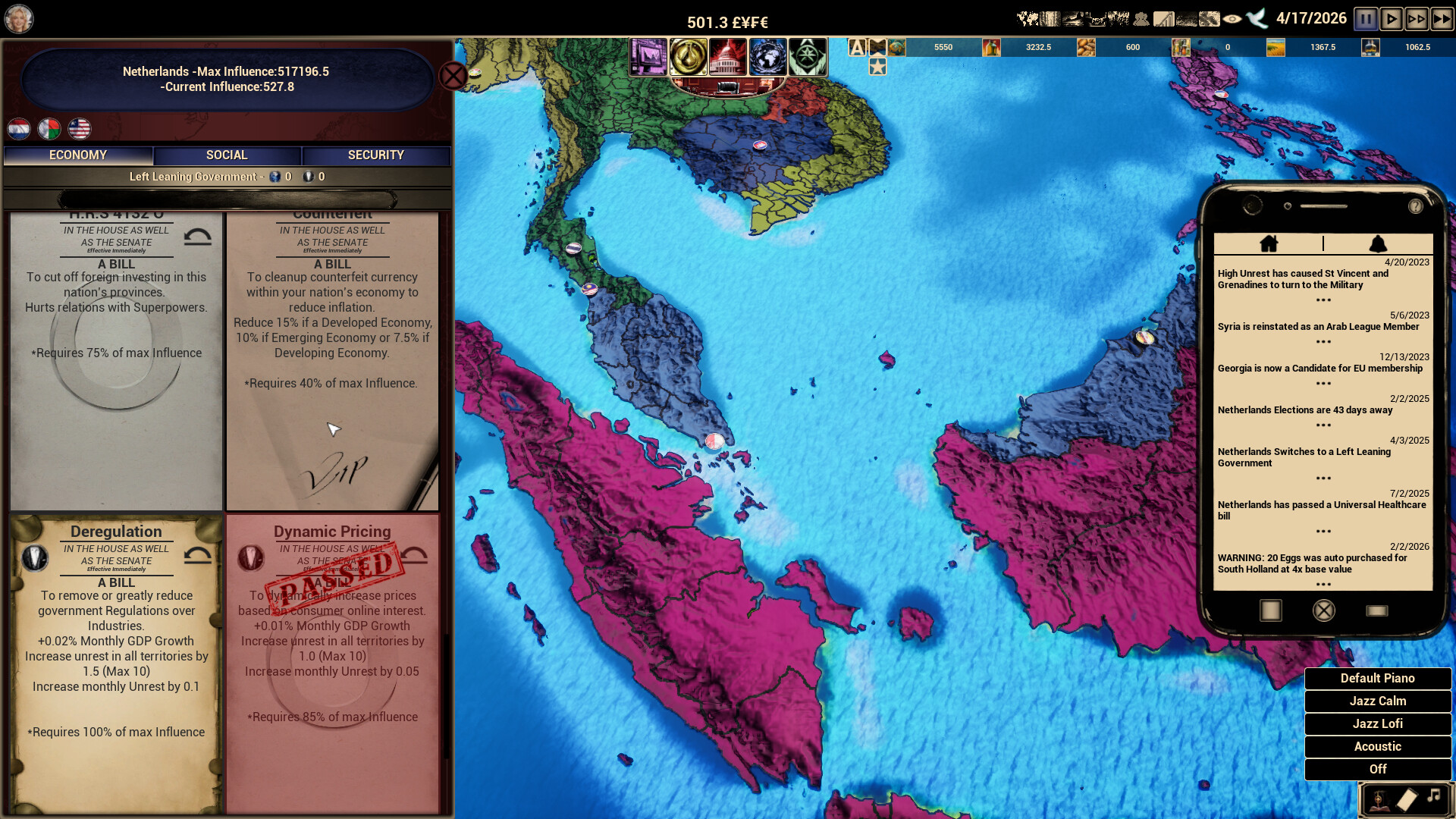Pause the game time

coord(1366,19)
